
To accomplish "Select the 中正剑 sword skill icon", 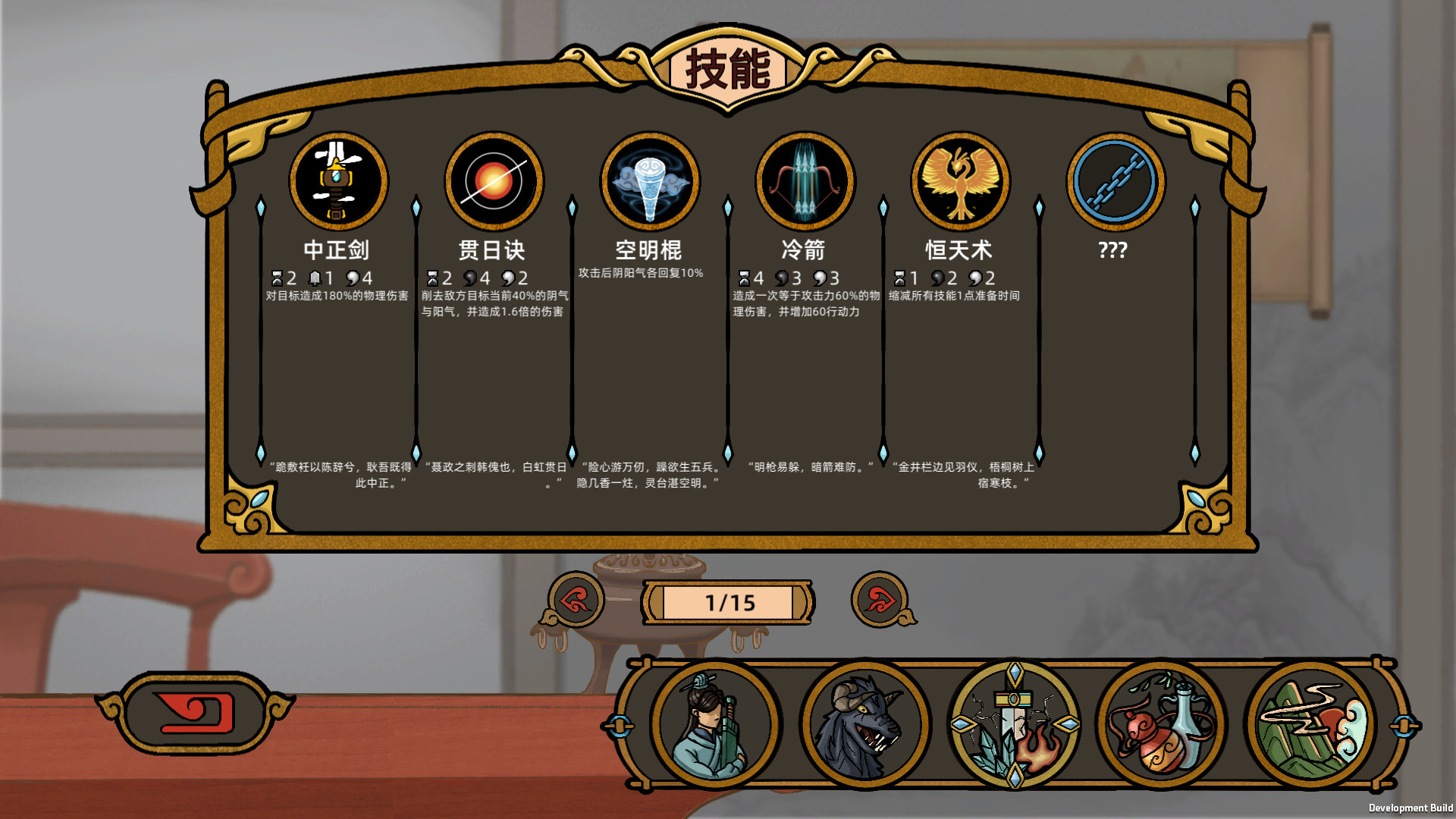I will [x=338, y=180].
